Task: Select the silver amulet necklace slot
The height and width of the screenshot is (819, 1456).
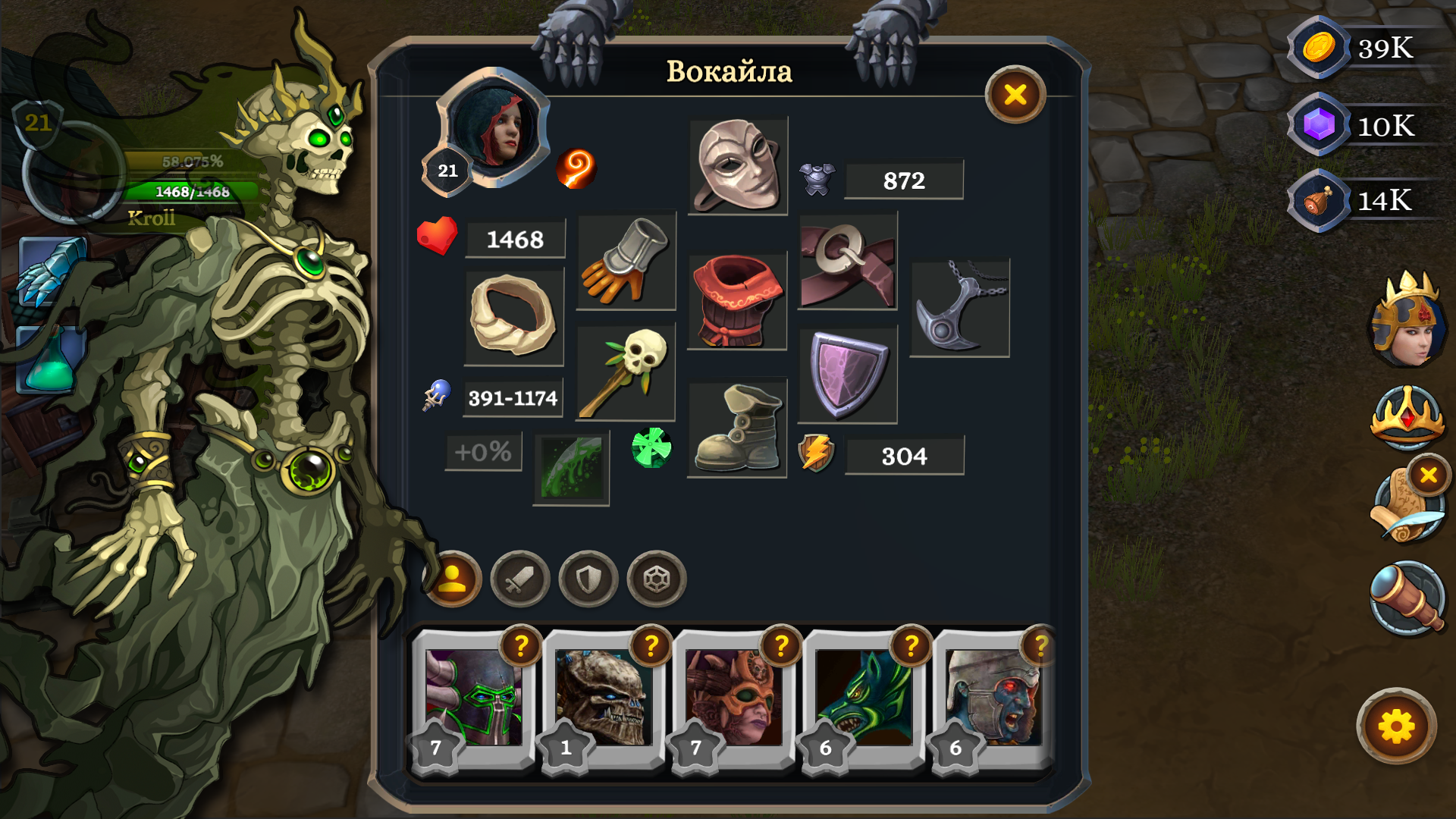Action: coord(959,309)
